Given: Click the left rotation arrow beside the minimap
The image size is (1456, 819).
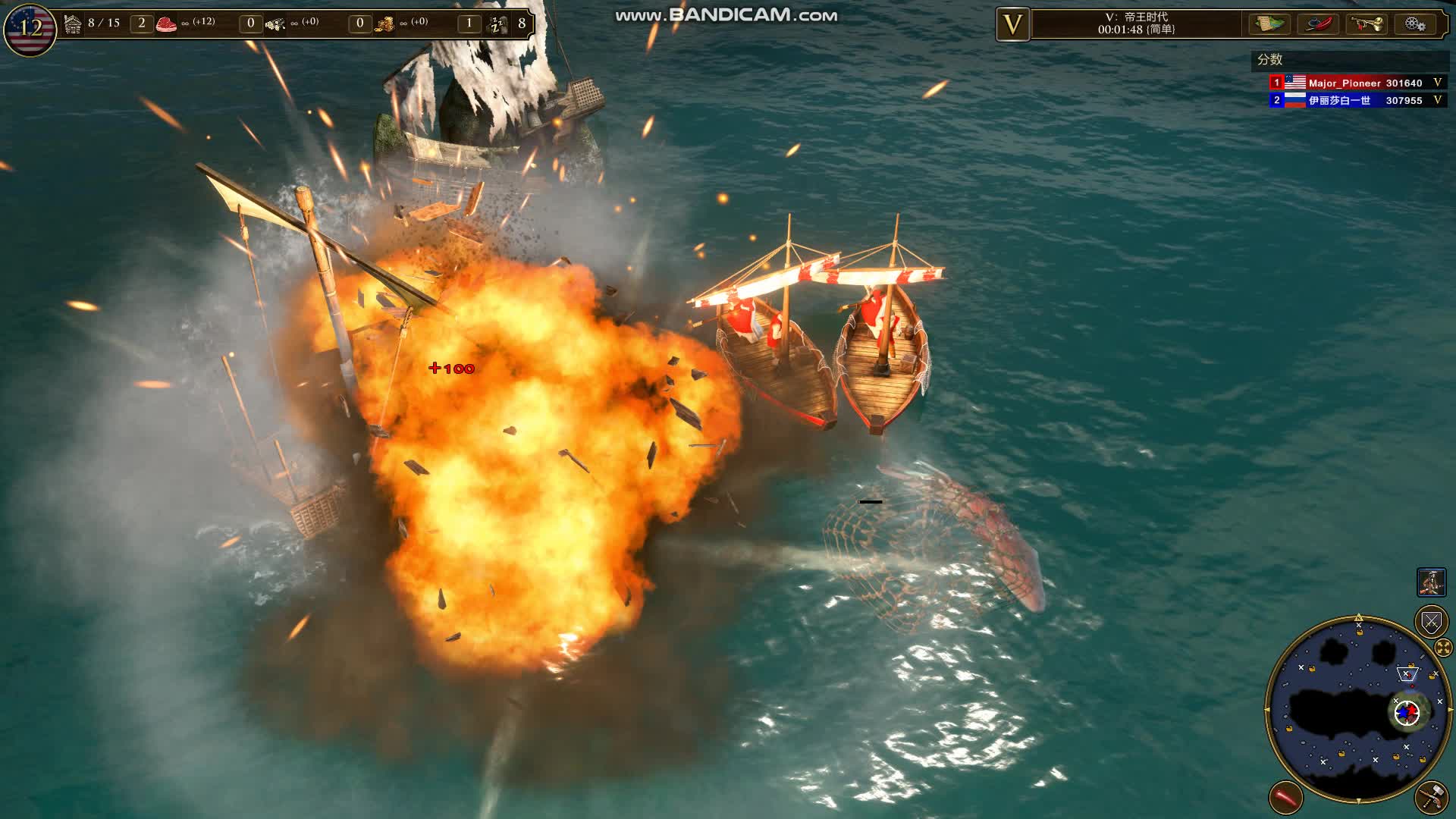Looking at the screenshot, I should coord(1266,710).
